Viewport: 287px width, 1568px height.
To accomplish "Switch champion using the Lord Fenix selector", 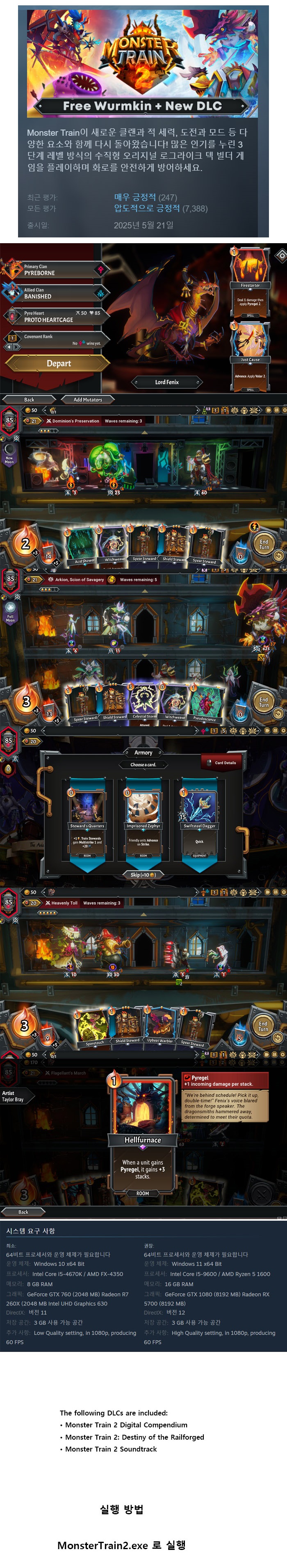I will click(166, 382).
